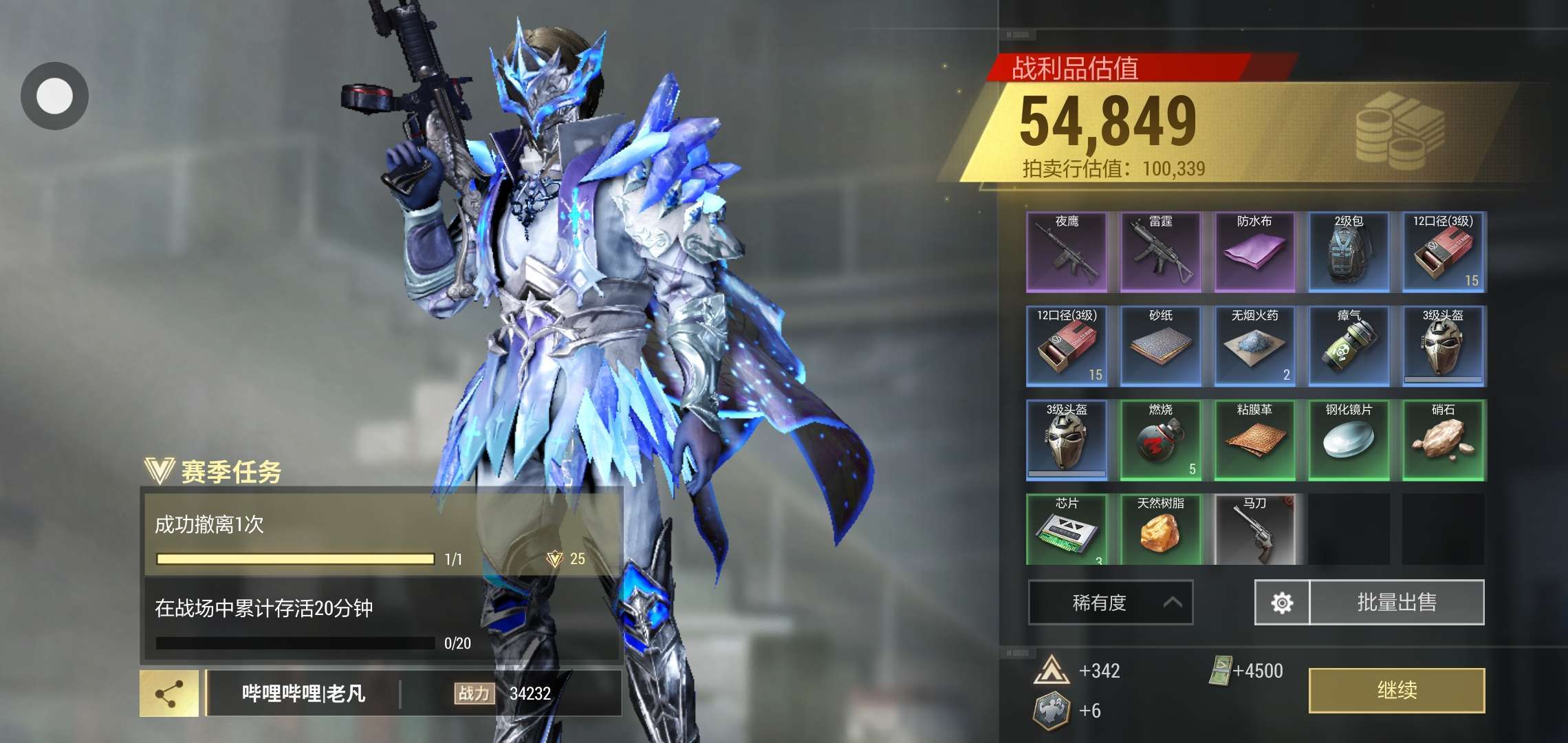Tap the floating white circle recorder button
Screen dimensions: 1568x743
pyautogui.click(x=54, y=96)
